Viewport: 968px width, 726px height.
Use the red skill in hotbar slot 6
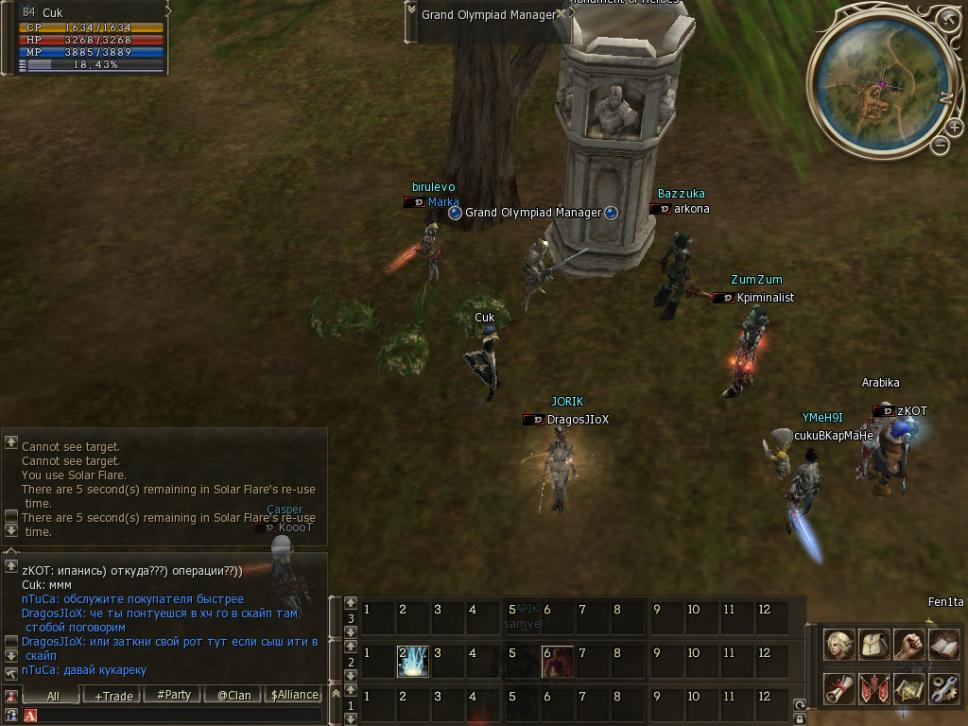(x=557, y=661)
